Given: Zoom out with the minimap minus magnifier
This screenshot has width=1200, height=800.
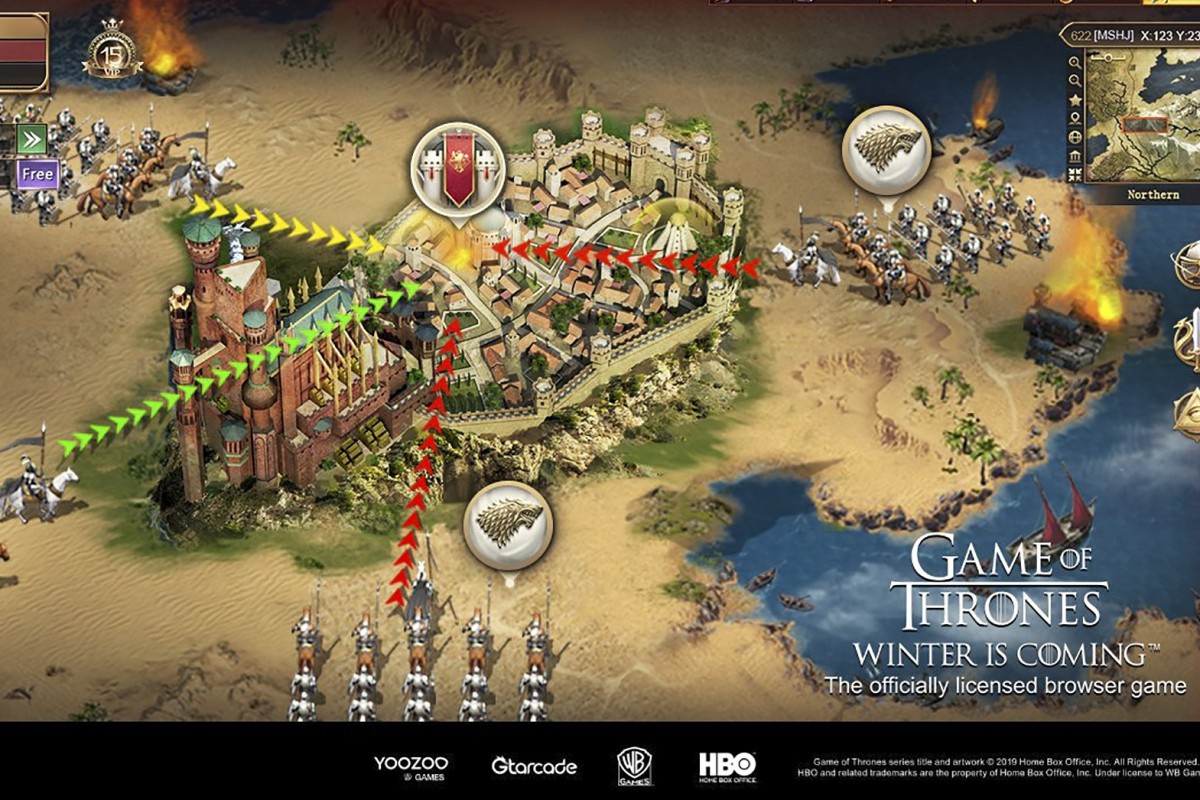Looking at the screenshot, I should (1075, 81).
